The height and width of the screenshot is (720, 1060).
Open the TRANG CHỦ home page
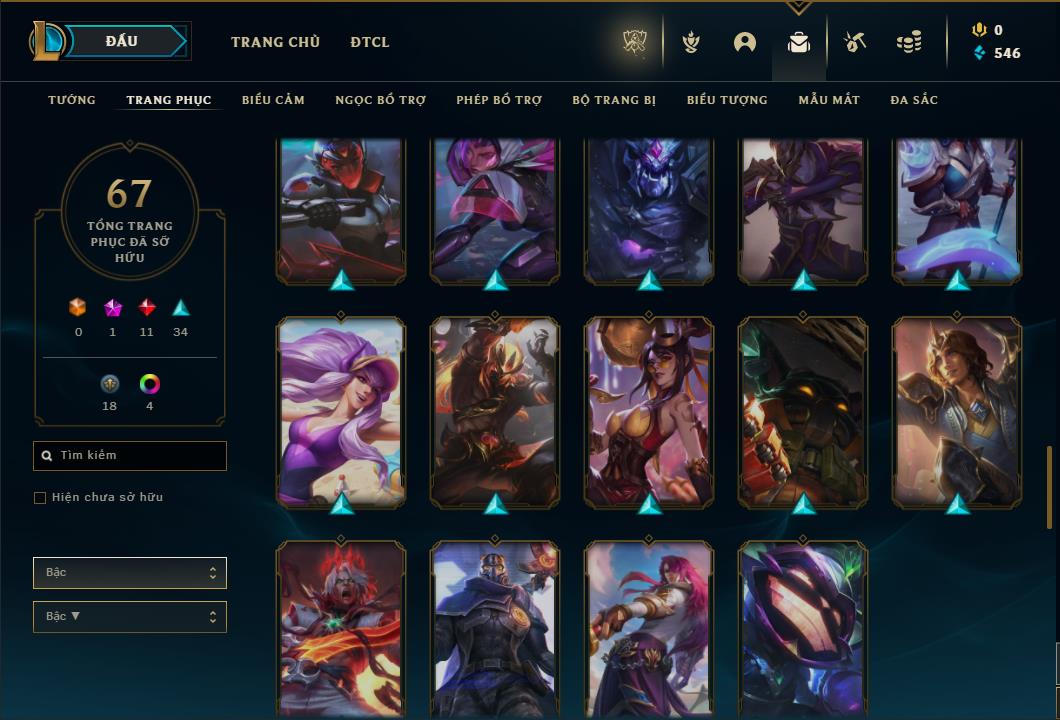275,42
